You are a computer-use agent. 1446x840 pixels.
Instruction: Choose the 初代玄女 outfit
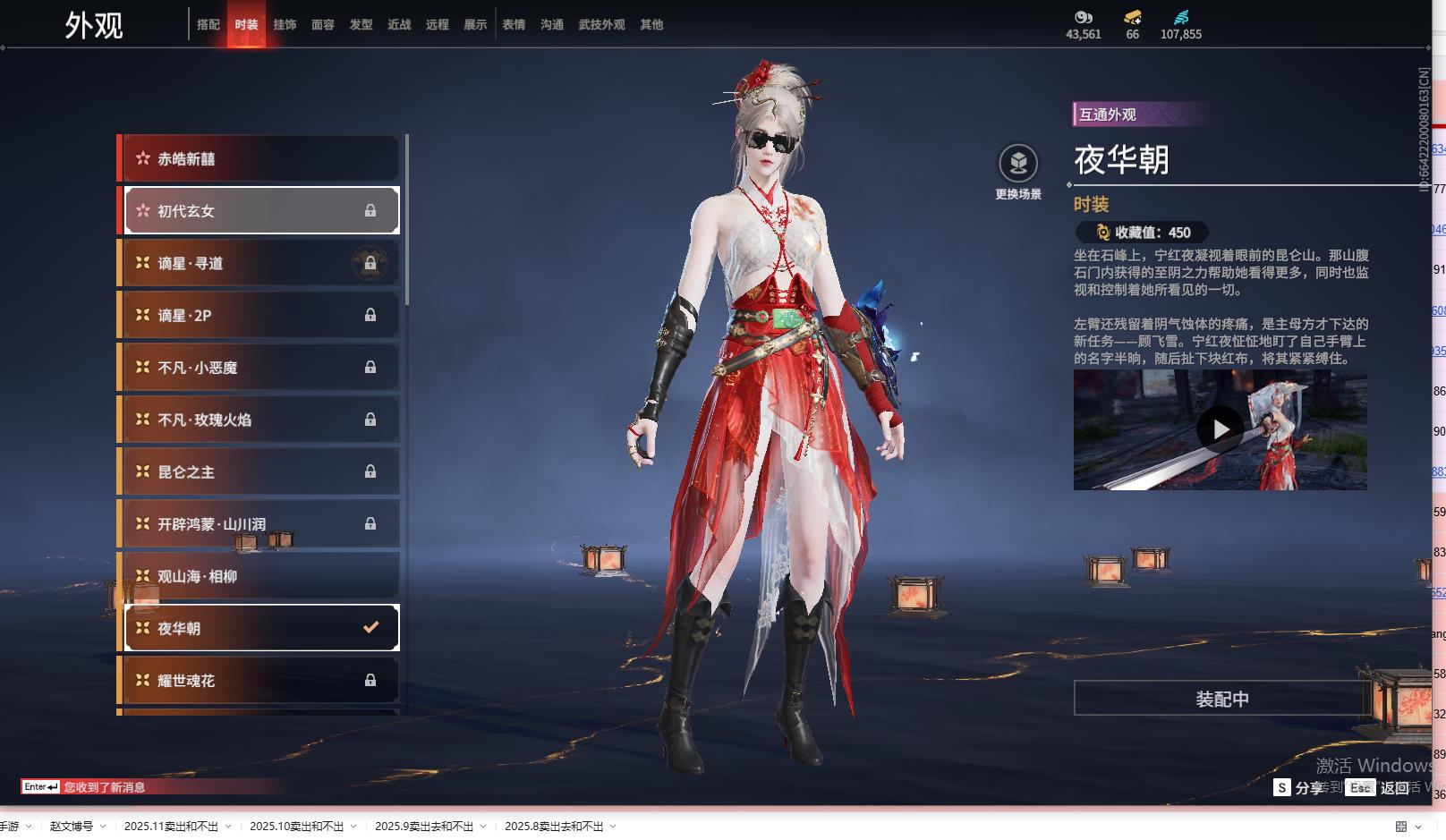click(x=259, y=211)
